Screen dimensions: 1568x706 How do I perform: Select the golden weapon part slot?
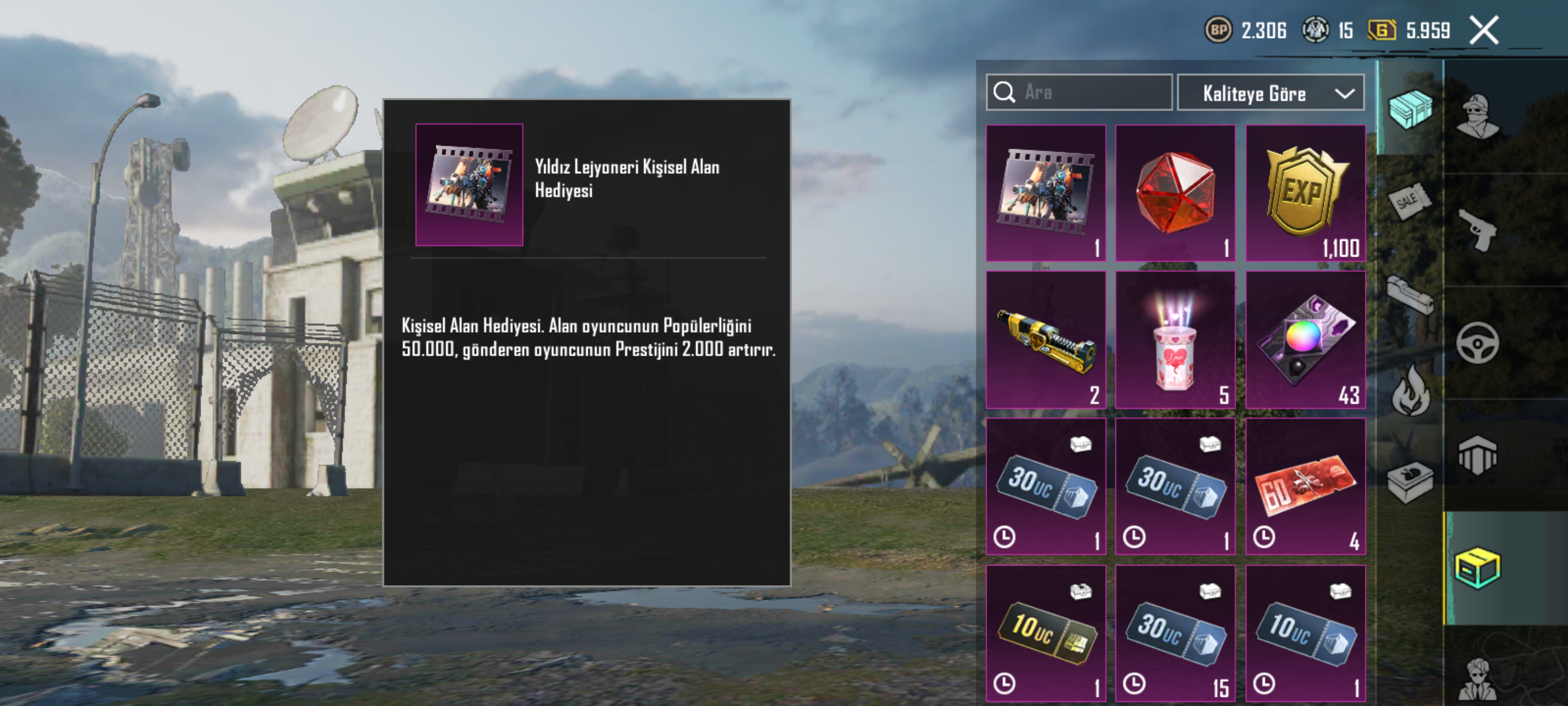point(1045,340)
